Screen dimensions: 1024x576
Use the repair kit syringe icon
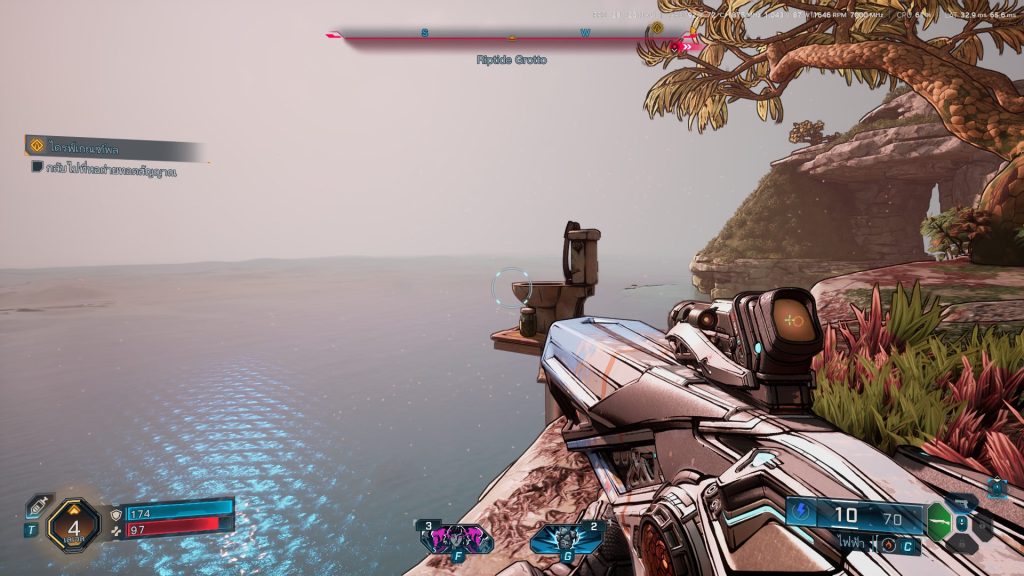pos(38,506)
